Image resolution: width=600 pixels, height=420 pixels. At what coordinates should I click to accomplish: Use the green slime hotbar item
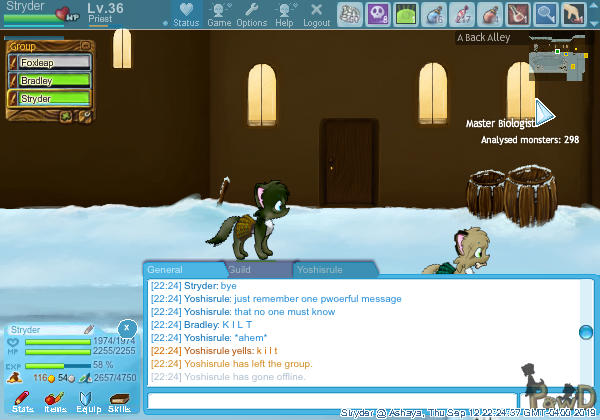[x=406, y=13]
